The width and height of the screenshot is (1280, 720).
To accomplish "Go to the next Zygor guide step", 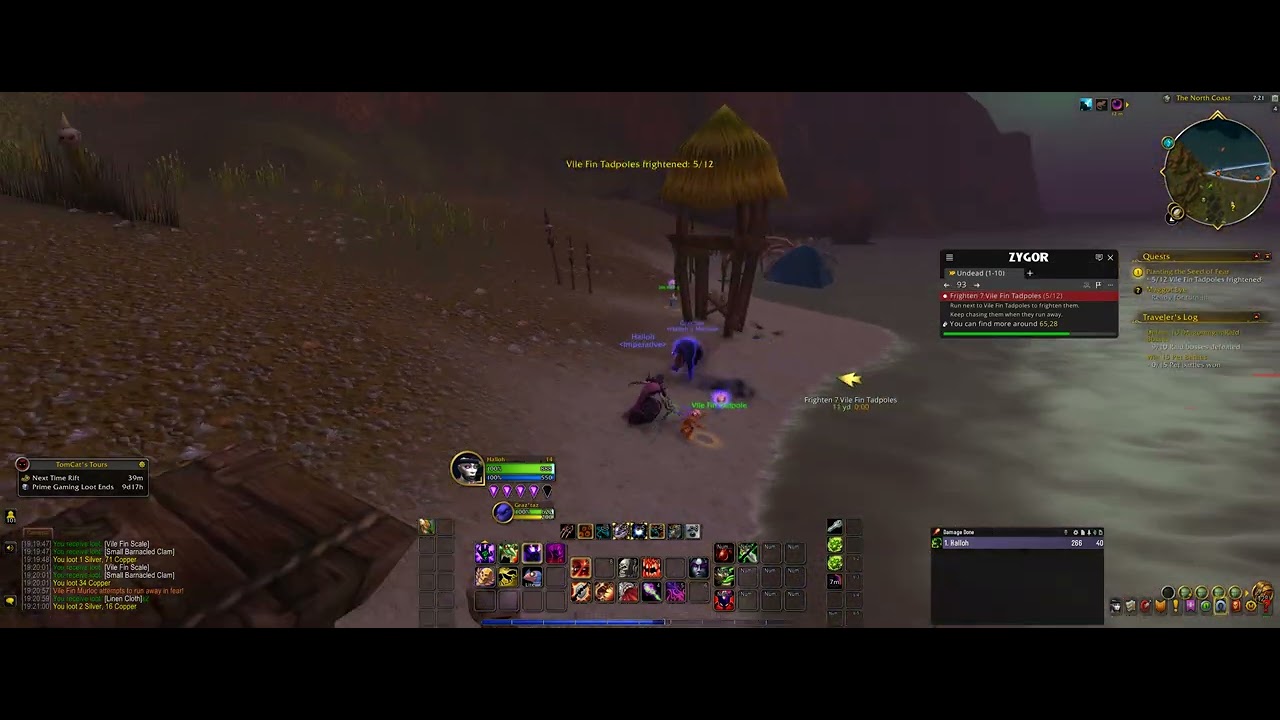I will pyautogui.click(x=976, y=285).
